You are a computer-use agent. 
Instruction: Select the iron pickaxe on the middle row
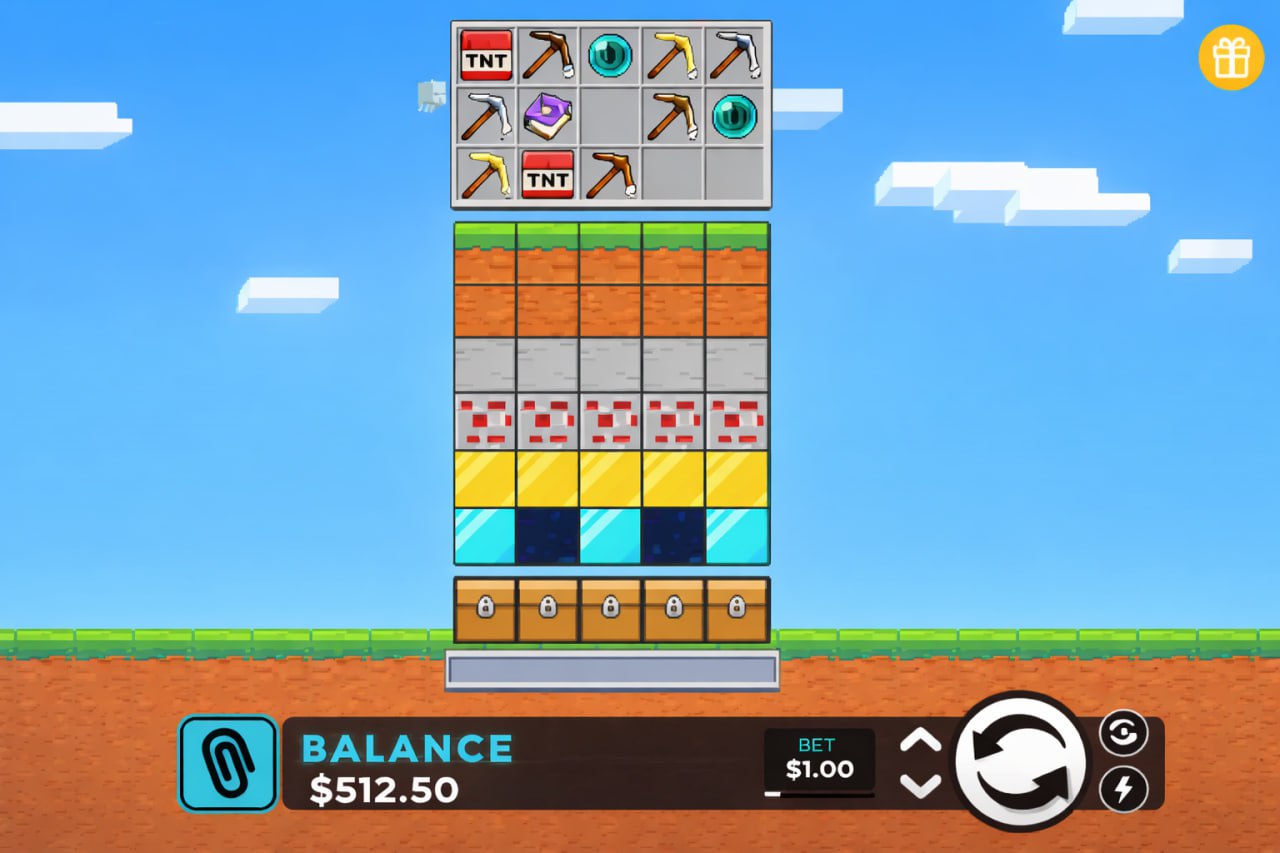pyautogui.click(x=485, y=116)
